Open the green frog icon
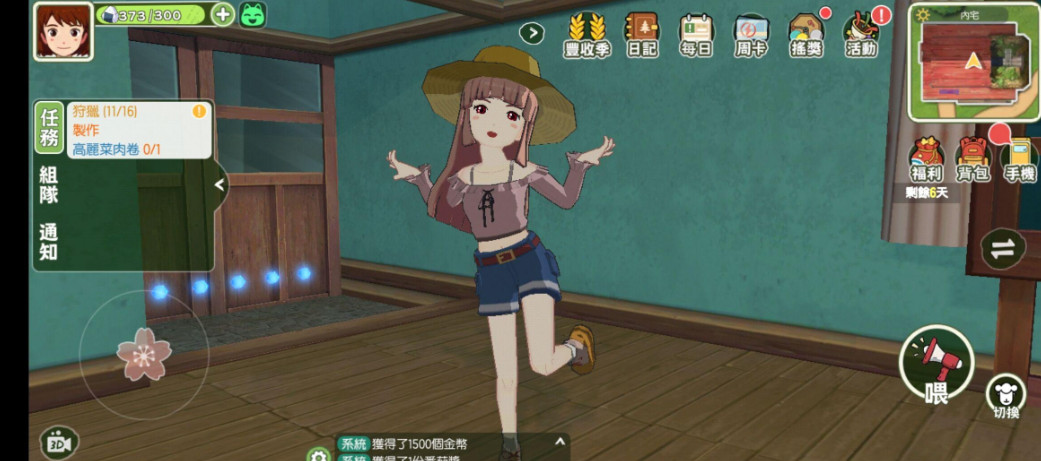 click(253, 15)
